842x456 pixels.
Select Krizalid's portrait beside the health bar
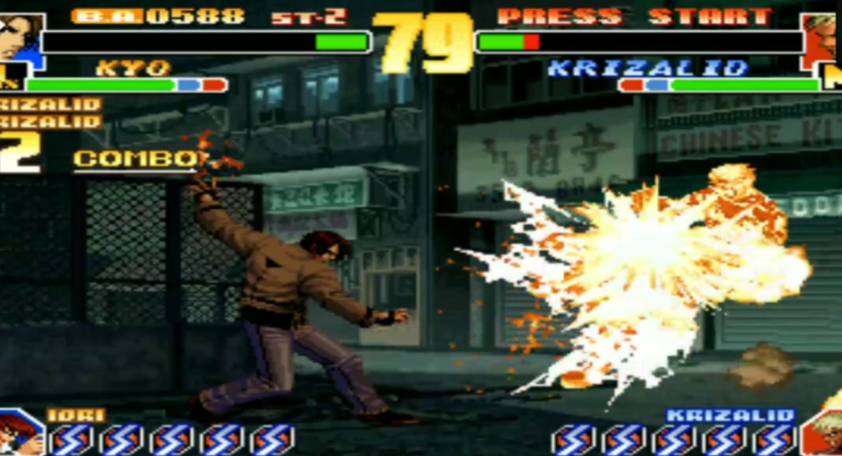(x=823, y=40)
